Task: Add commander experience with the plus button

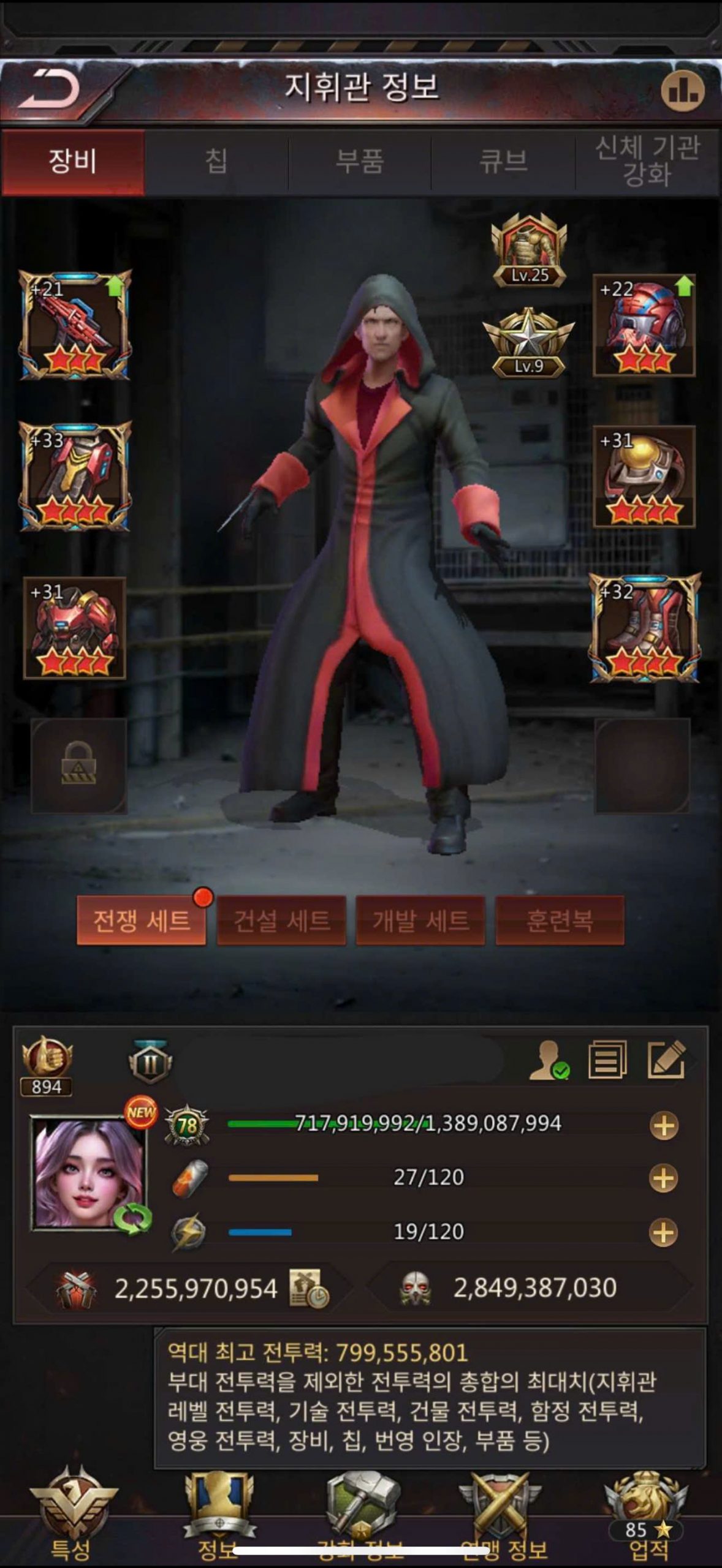Action: pyautogui.click(x=664, y=1125)
